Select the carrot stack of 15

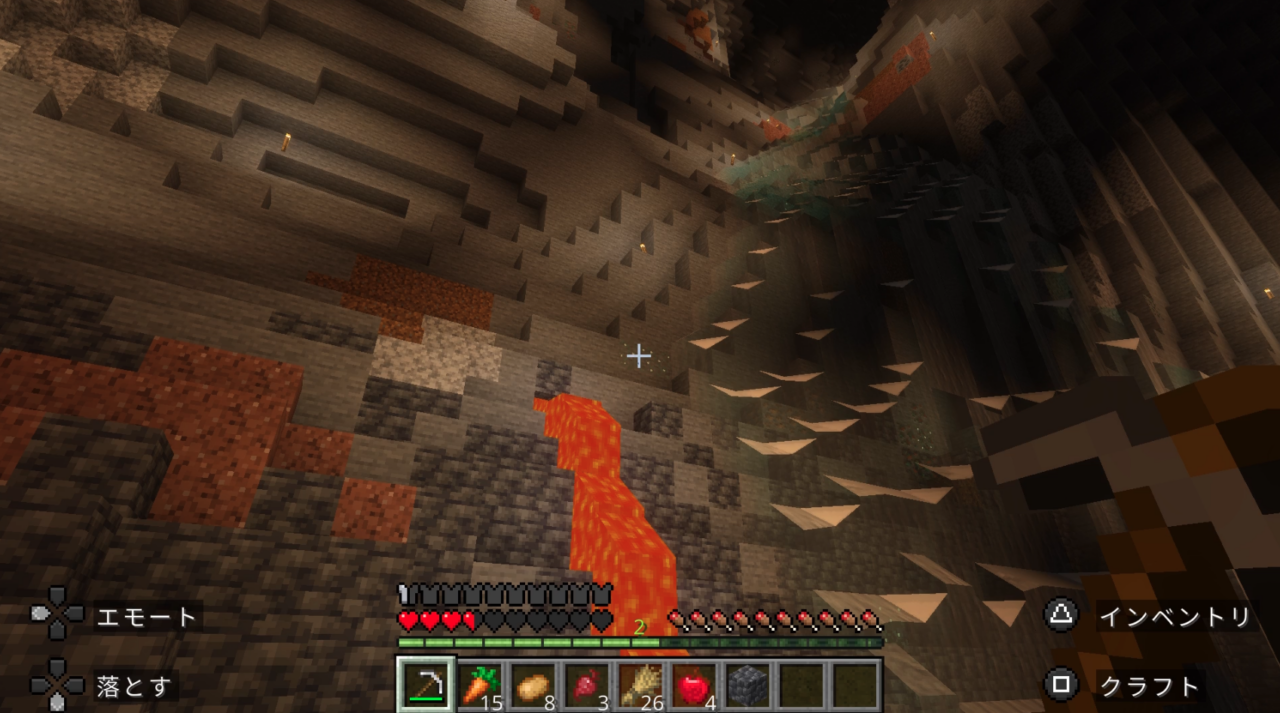pos(481,685)
